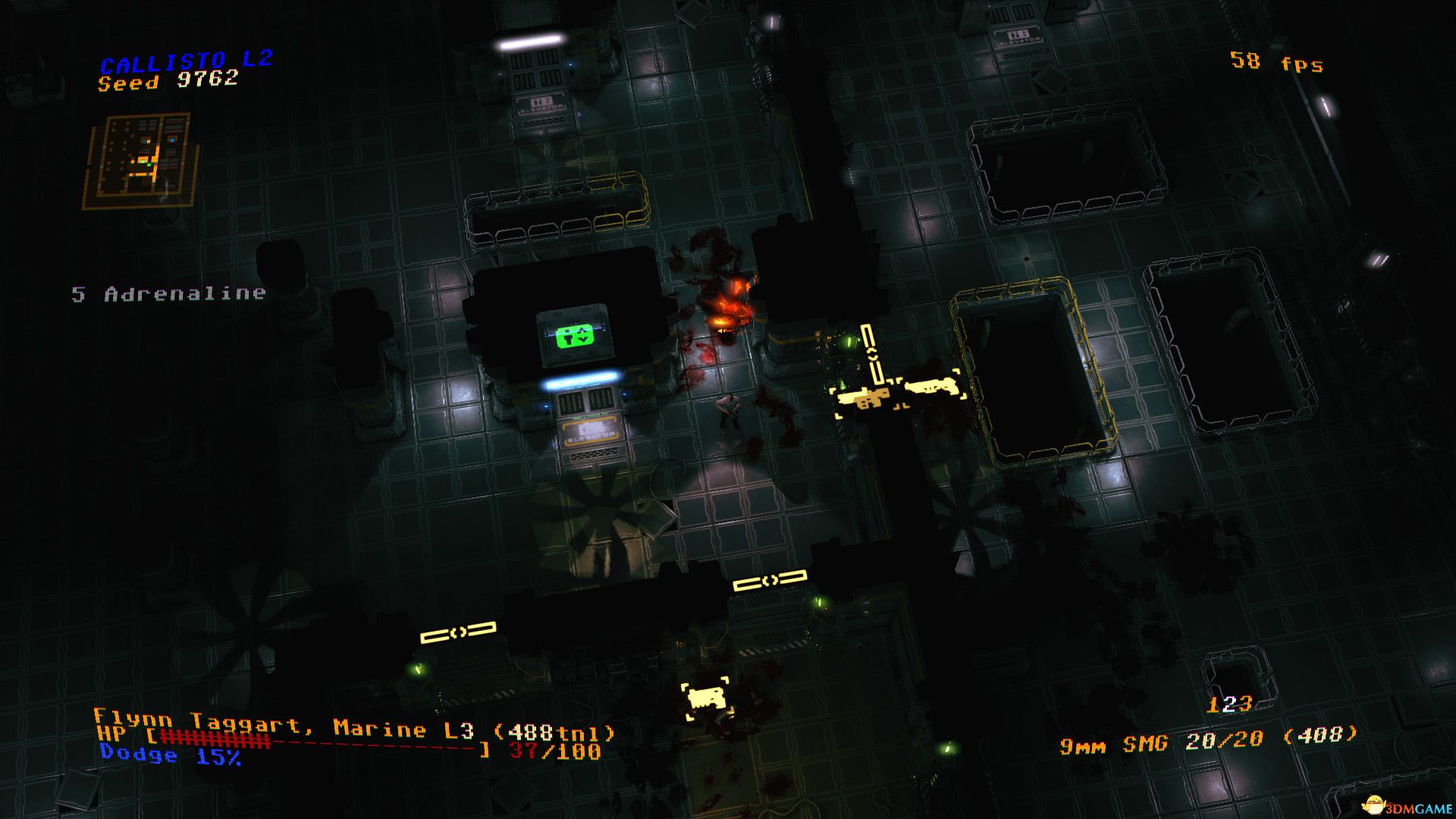This screenshot has width=1456, height=819.
Task: Expand the green exit marker on the minimap
Action: pos(149,165)
